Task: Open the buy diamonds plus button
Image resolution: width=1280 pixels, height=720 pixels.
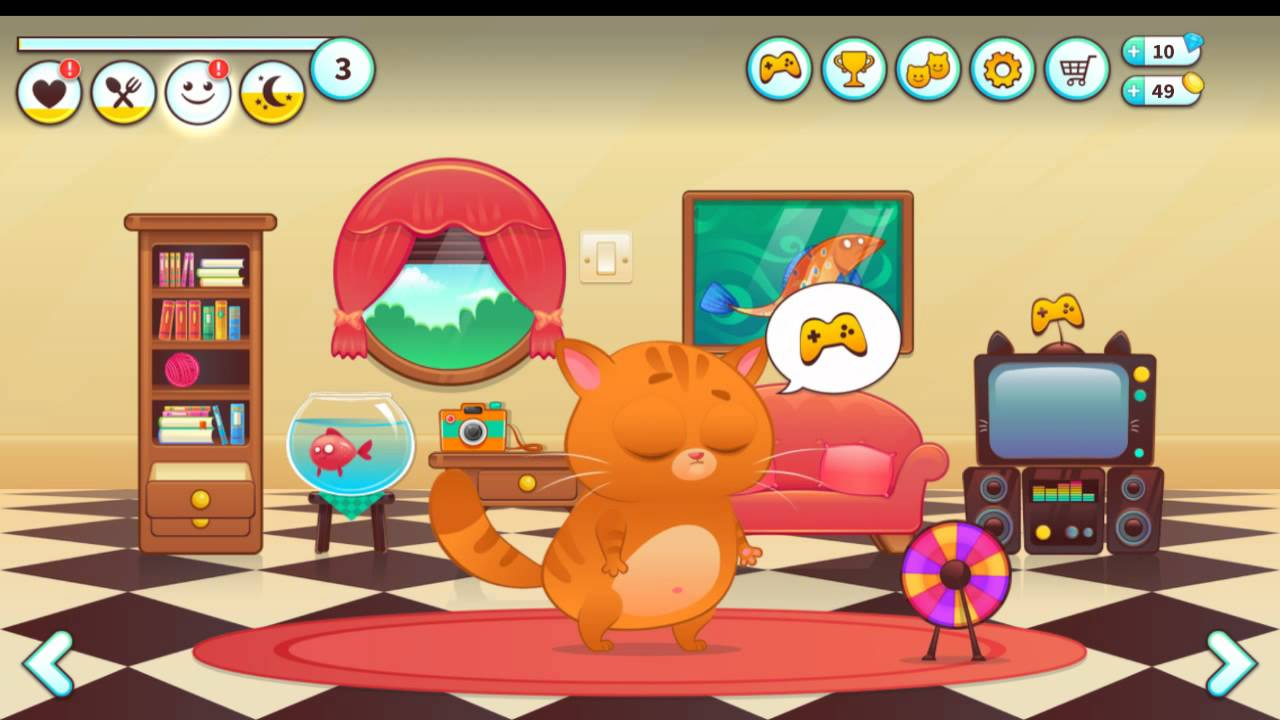Action: 1132,52
